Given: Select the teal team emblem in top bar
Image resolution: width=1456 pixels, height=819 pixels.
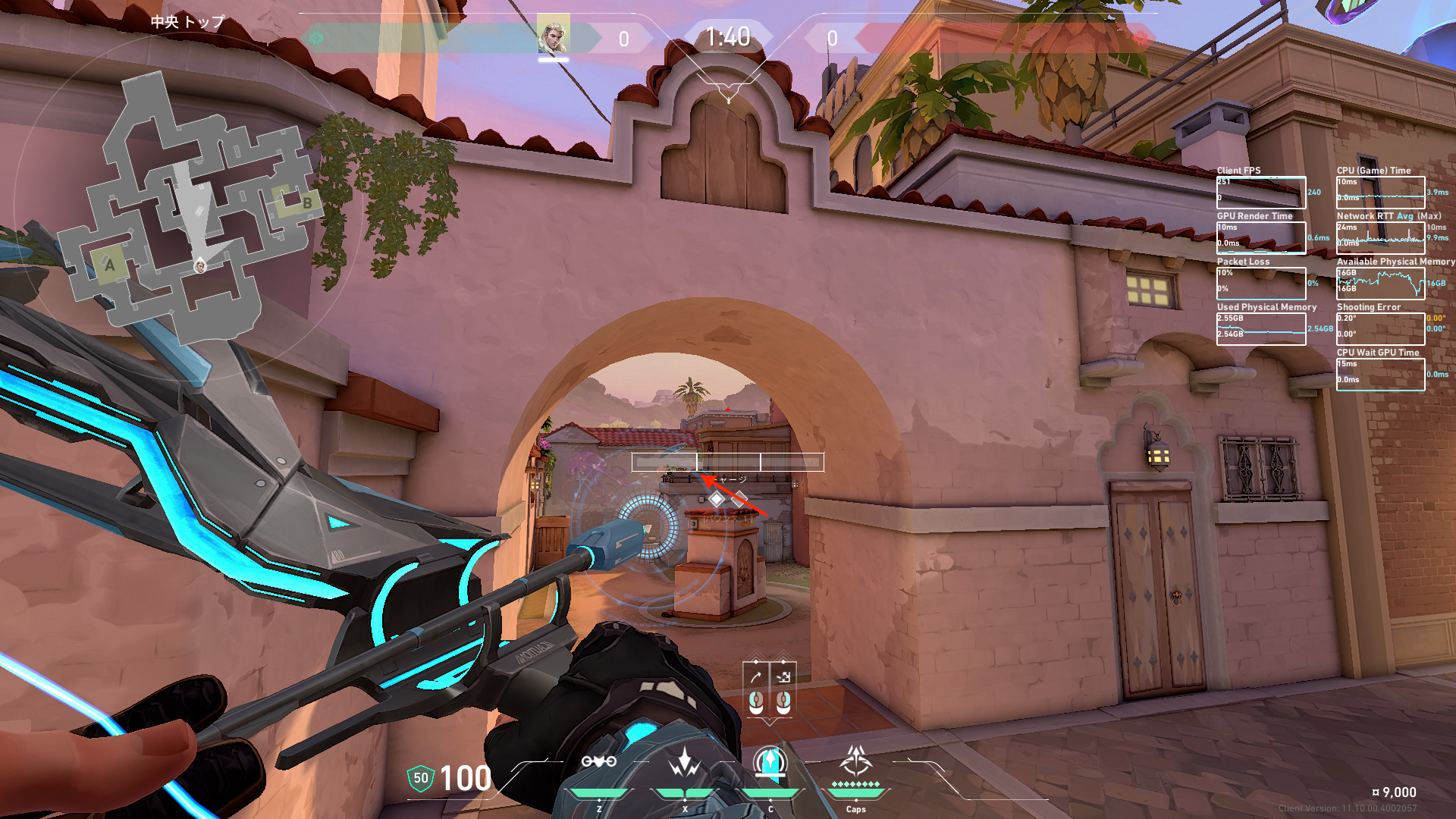Looking at the screenshot, I should pos(316,37).
